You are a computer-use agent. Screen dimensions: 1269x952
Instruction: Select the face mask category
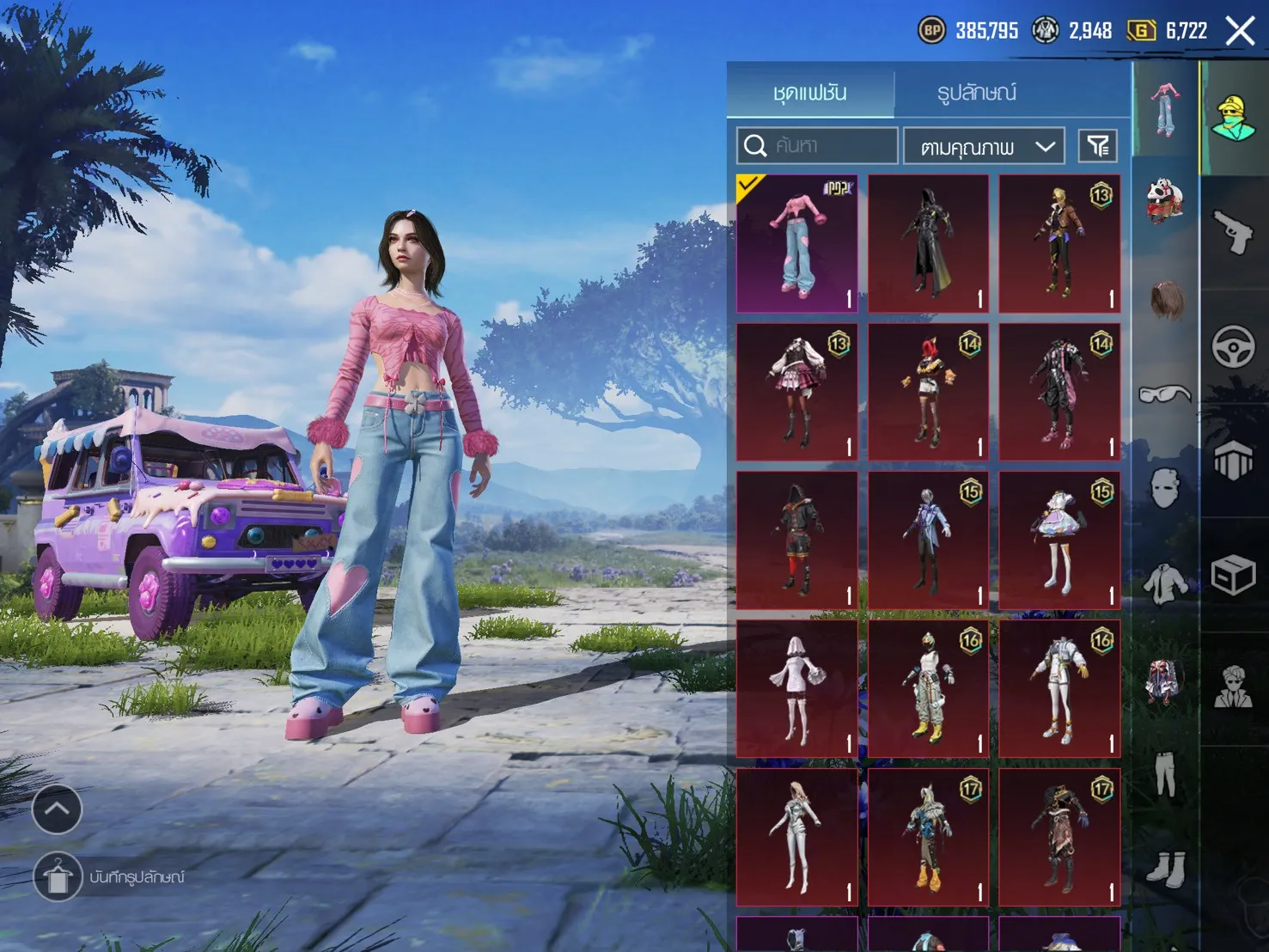(x=1165, y=489)
